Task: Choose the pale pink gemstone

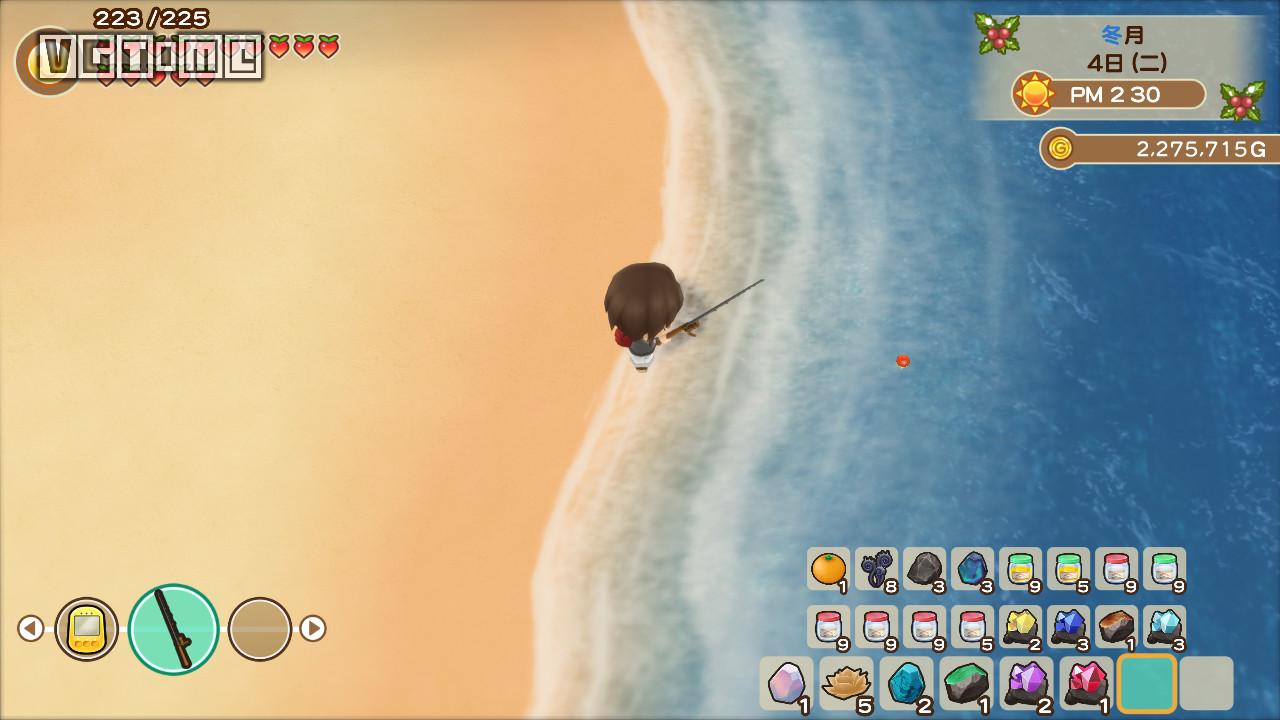Action: point(786,684)
